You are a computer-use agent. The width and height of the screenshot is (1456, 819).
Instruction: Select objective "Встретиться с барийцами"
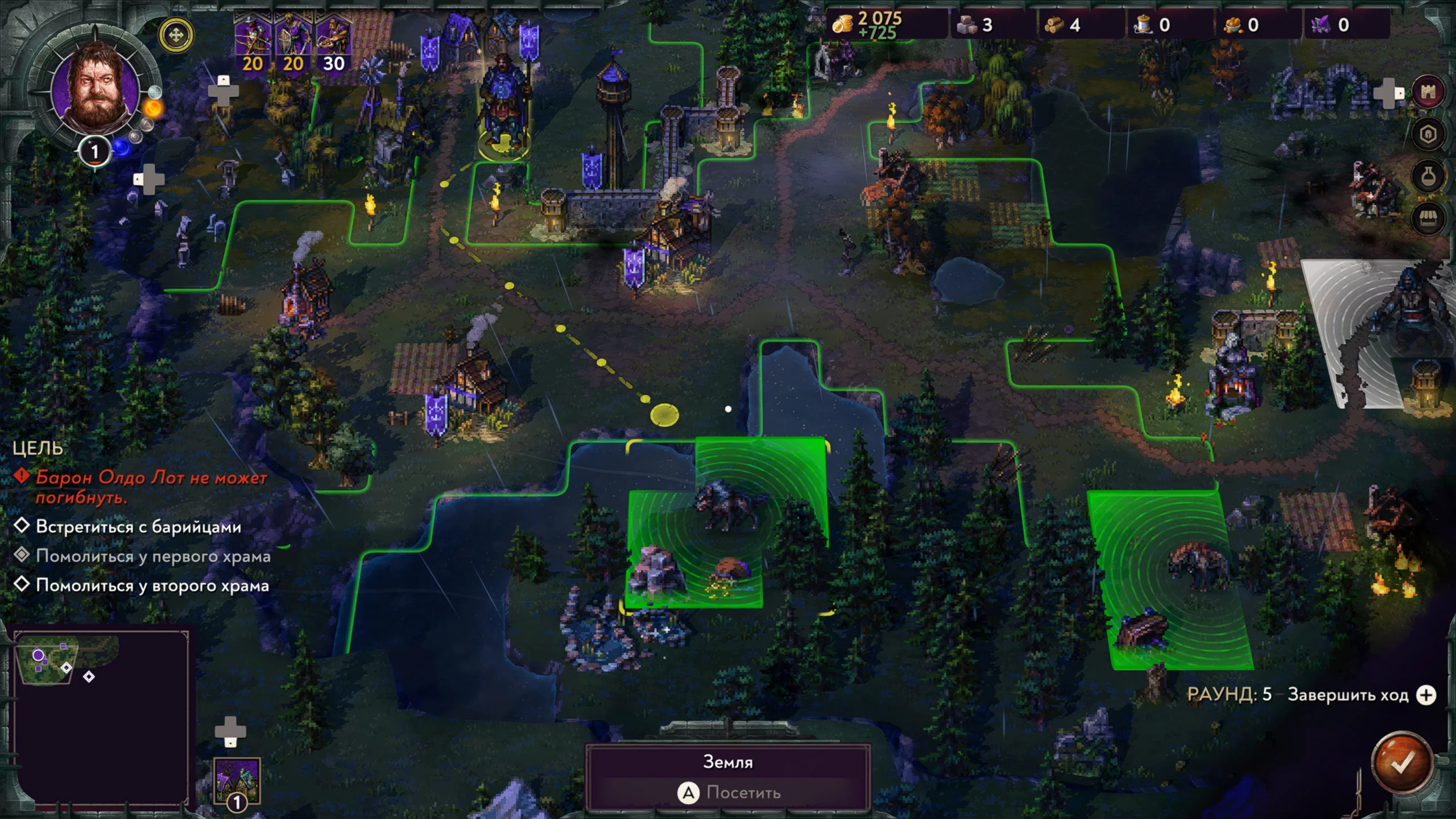pos(138,527)
